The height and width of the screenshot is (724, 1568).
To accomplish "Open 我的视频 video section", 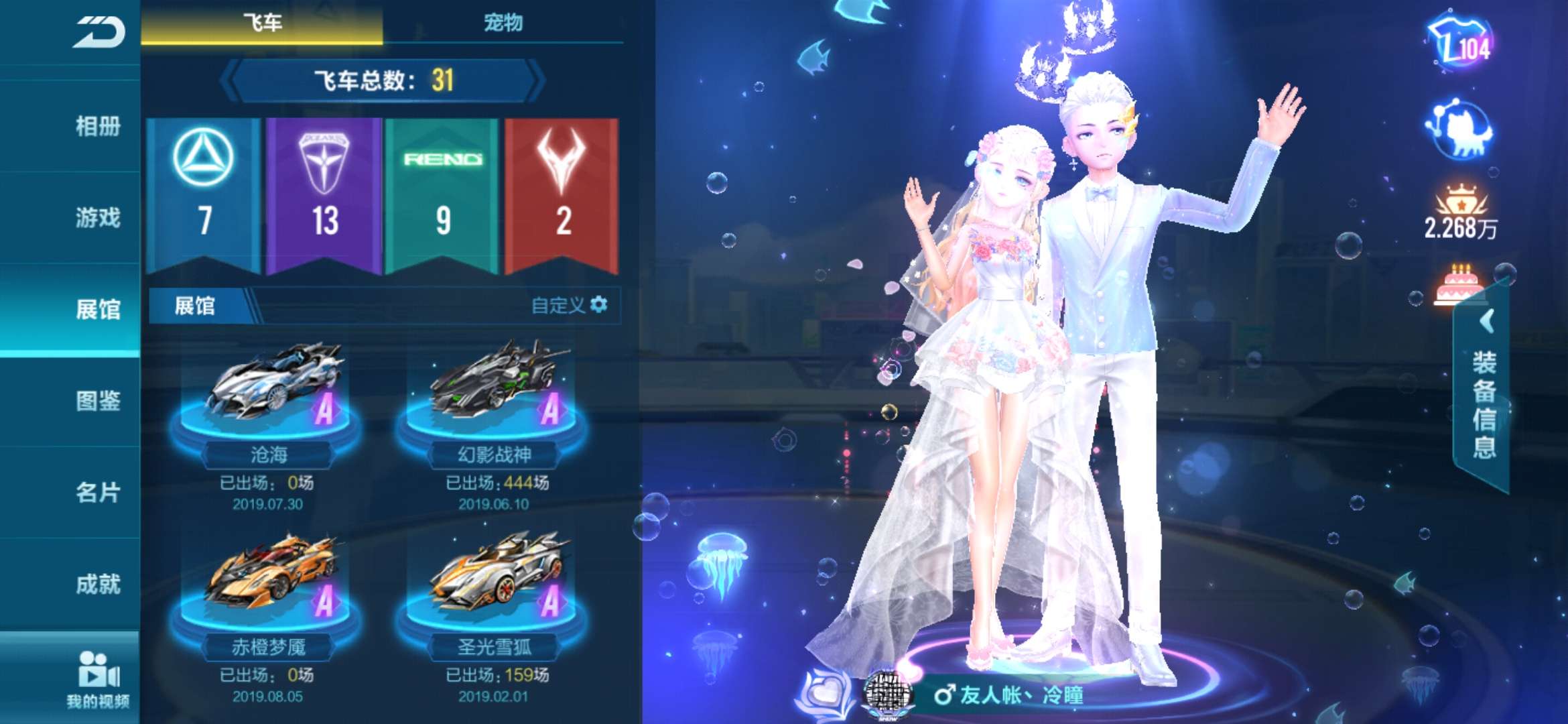I will tap(98, 678).
